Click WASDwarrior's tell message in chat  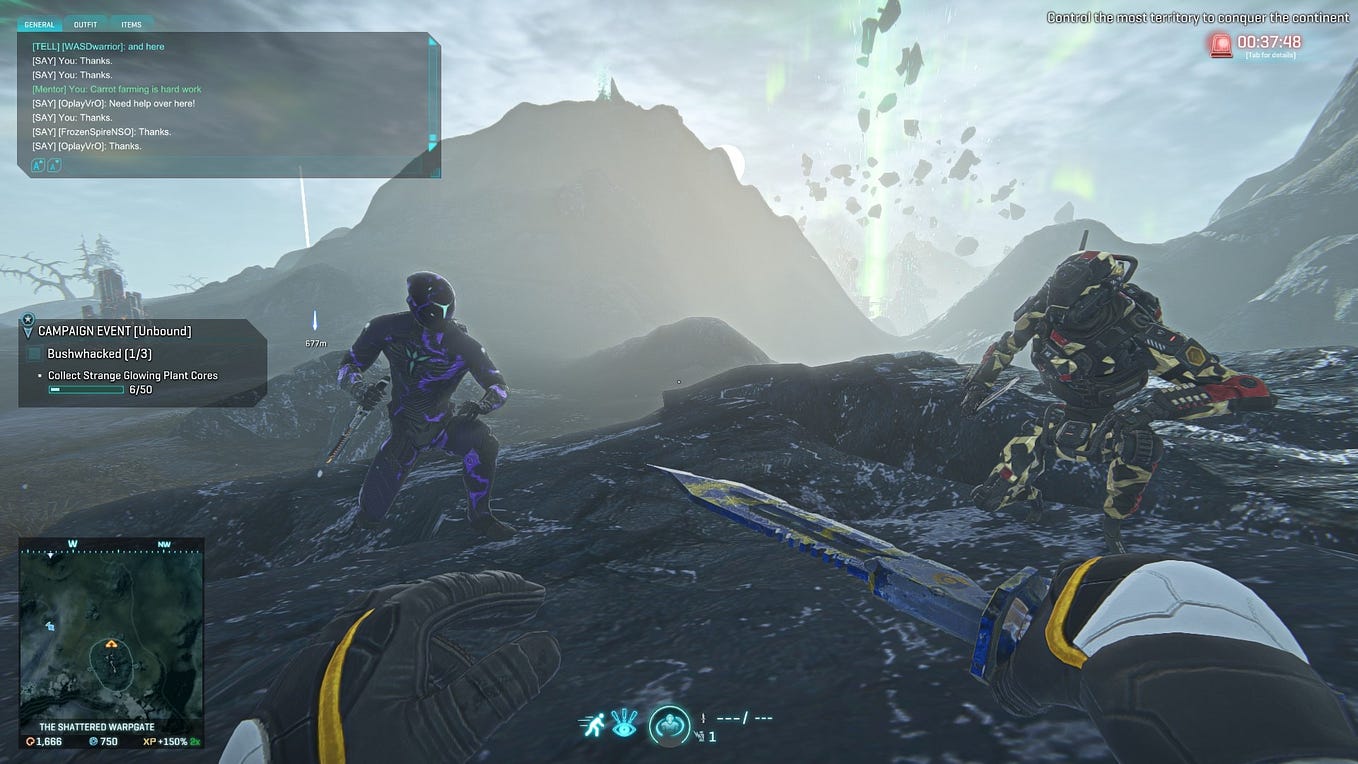(98, 46)
